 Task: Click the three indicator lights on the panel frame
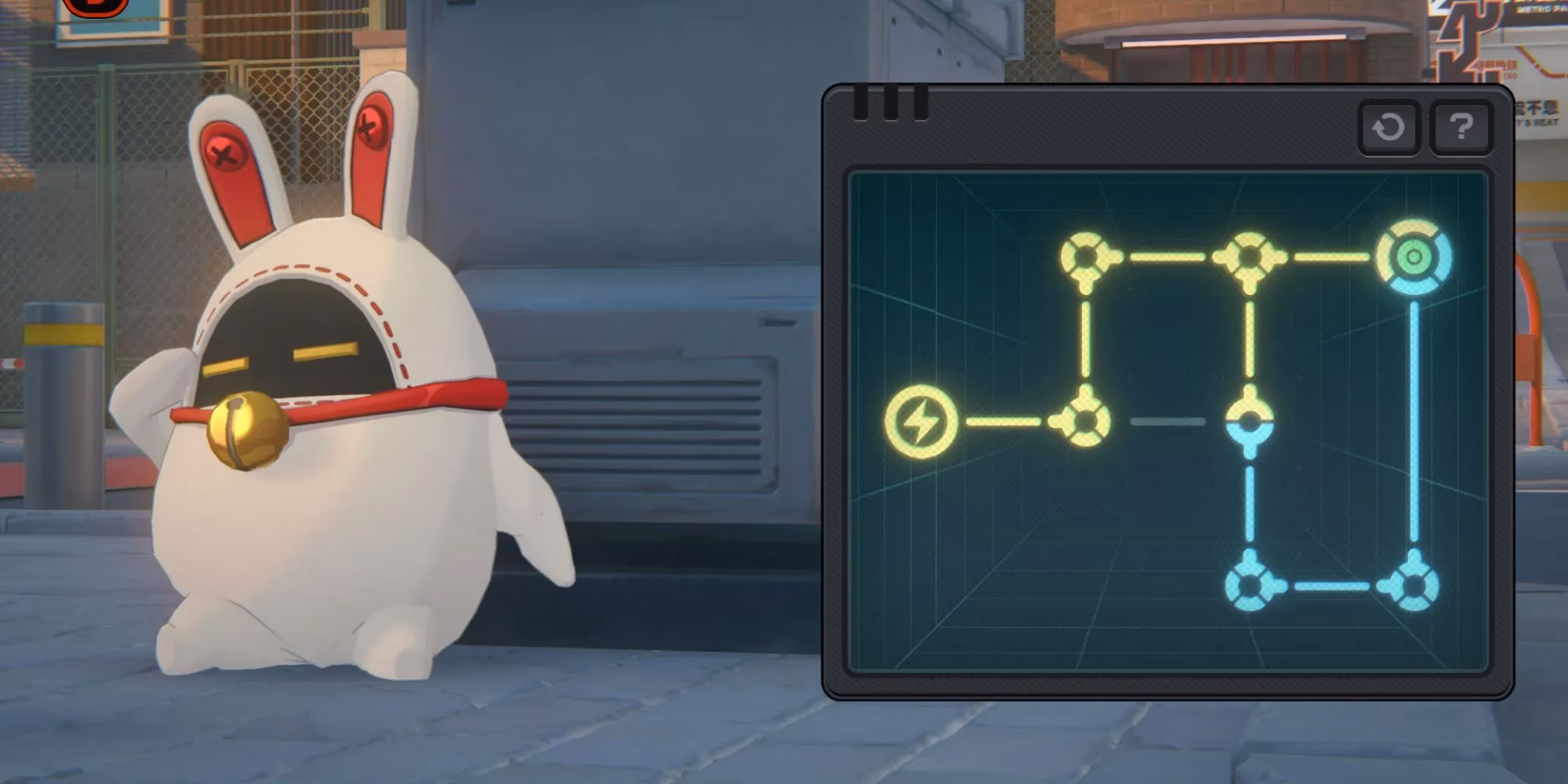click(890, 102)
